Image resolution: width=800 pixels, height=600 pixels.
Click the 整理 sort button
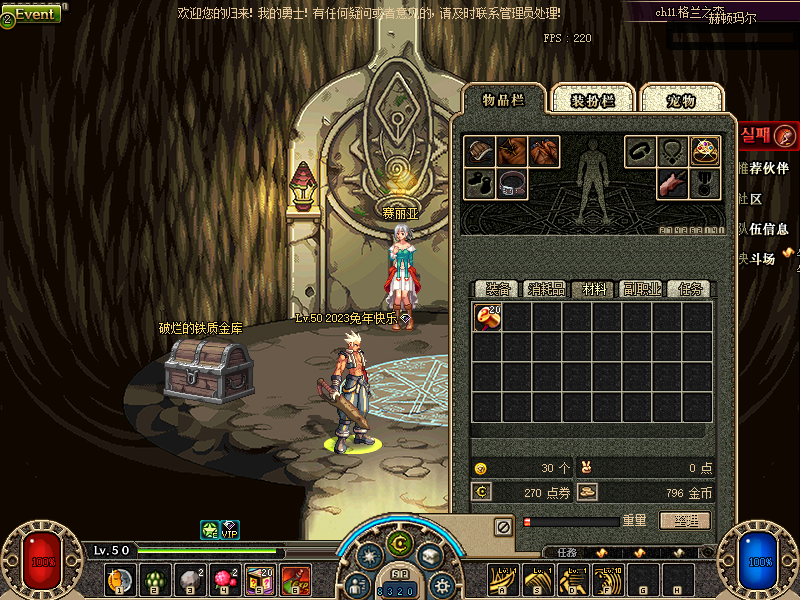pos(685,521)
